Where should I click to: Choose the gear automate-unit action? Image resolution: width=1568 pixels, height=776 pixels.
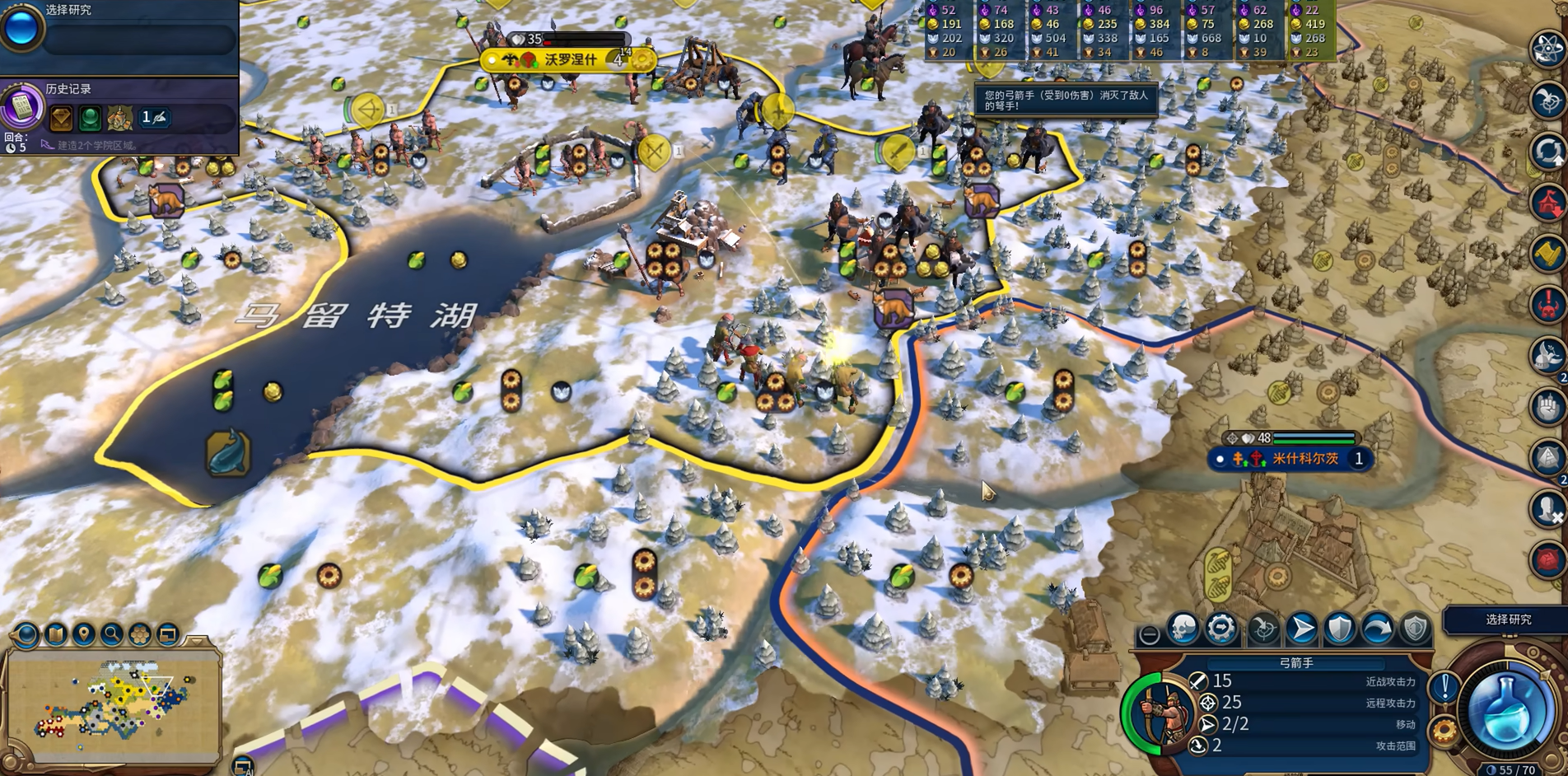1221,629
